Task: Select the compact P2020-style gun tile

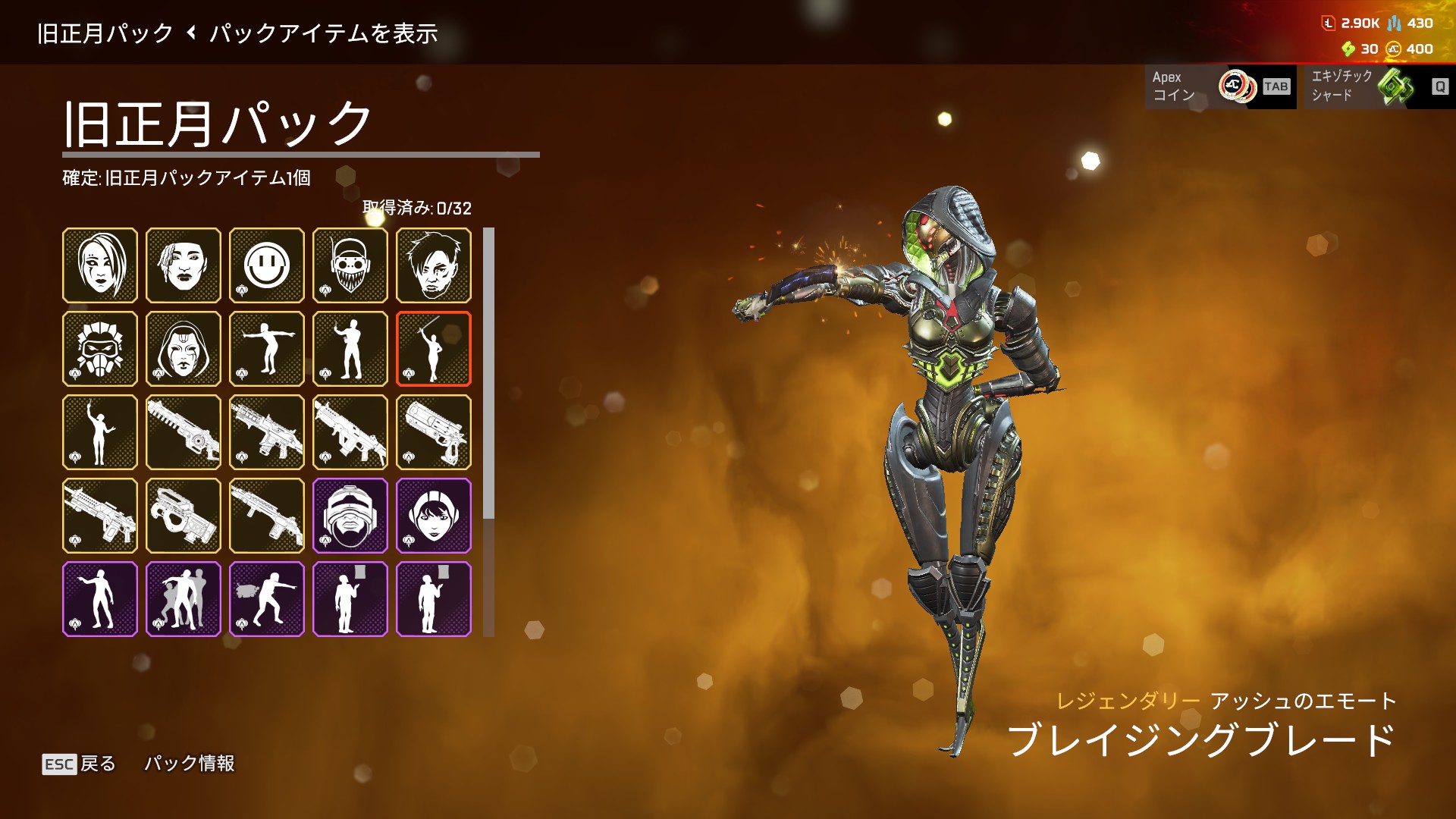Action: tap(184, 516)
